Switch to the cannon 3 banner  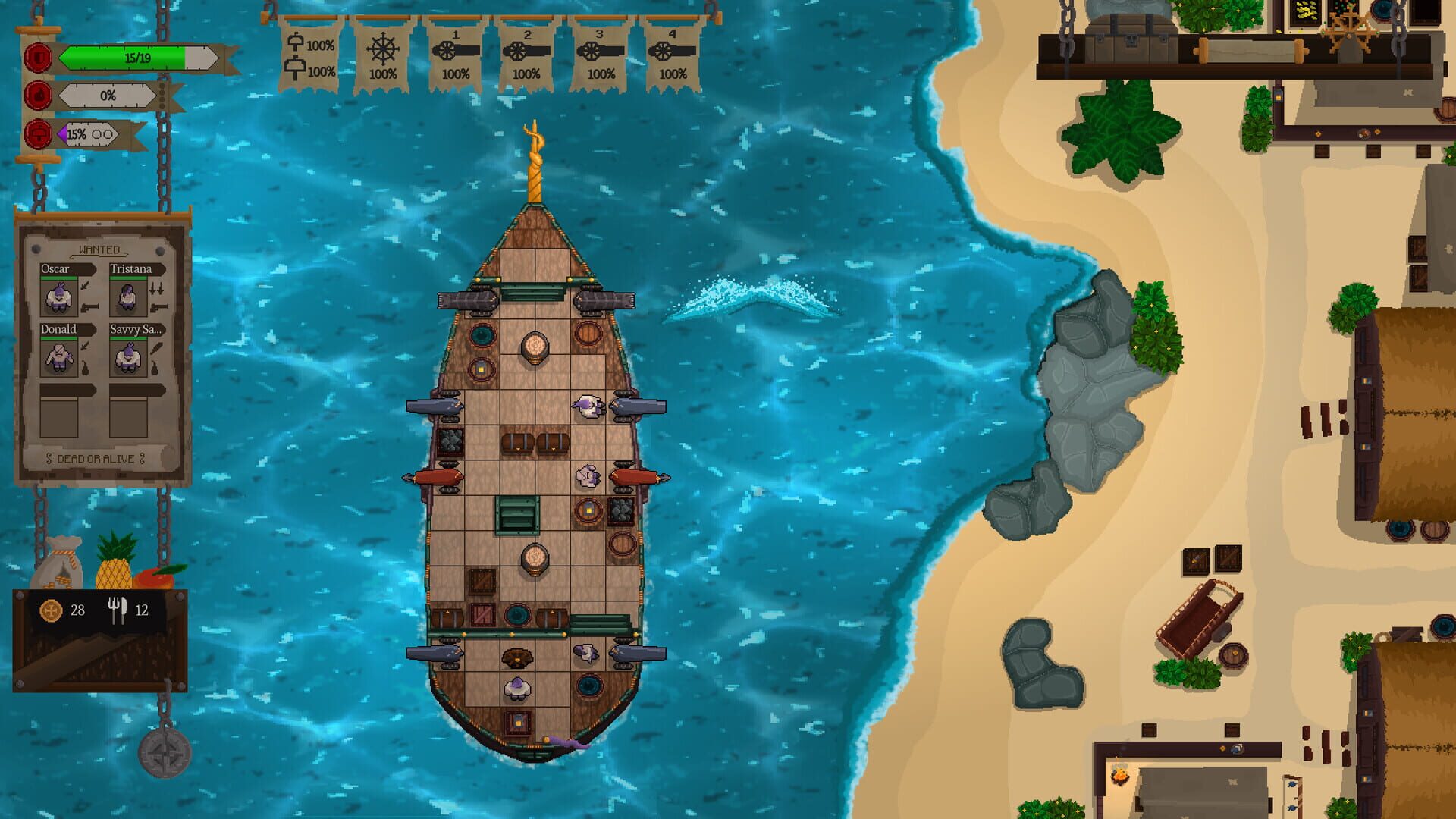tap(599, 55)
